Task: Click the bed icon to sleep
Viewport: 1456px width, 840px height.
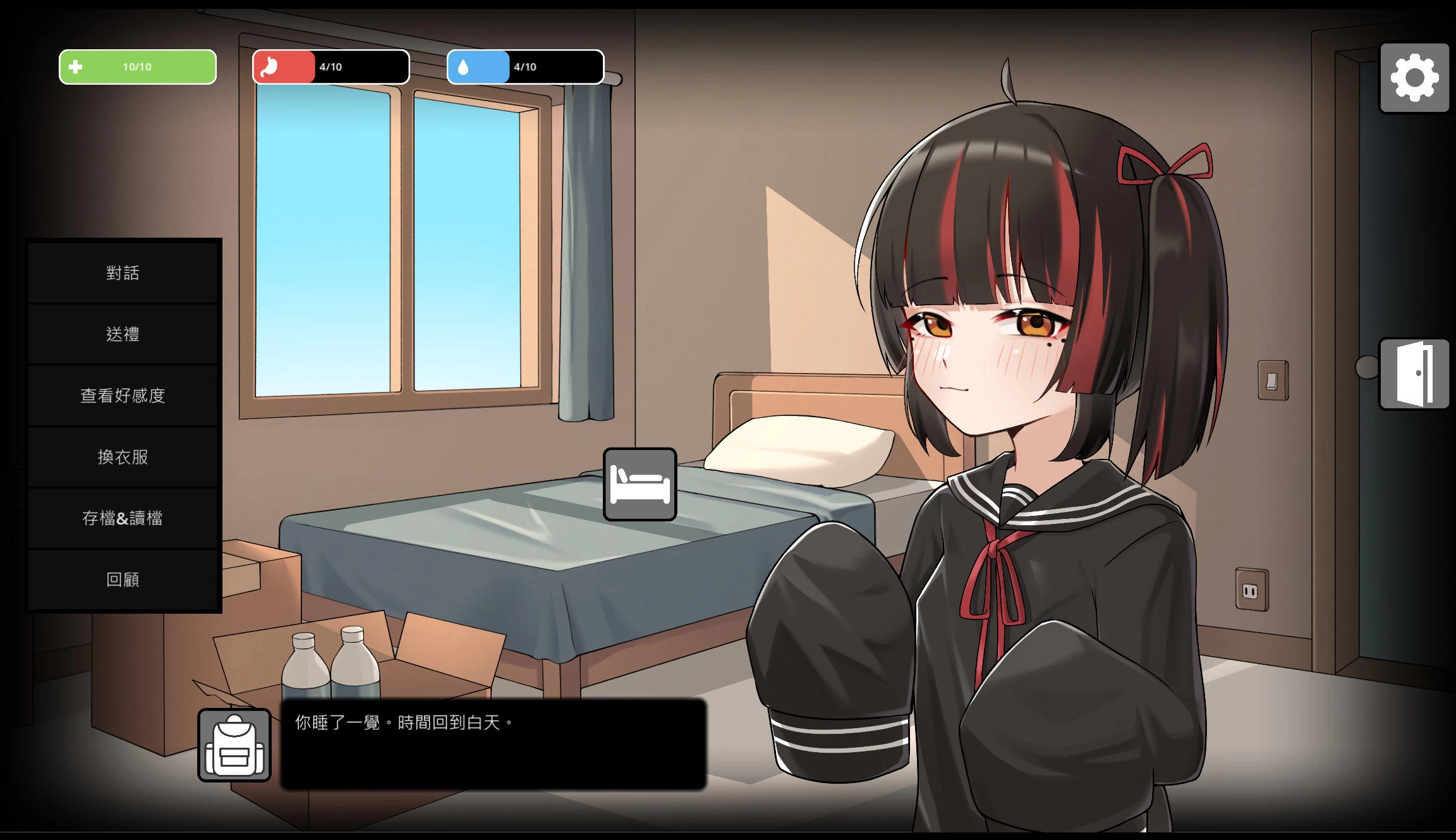Action: (x=640, y=484)
